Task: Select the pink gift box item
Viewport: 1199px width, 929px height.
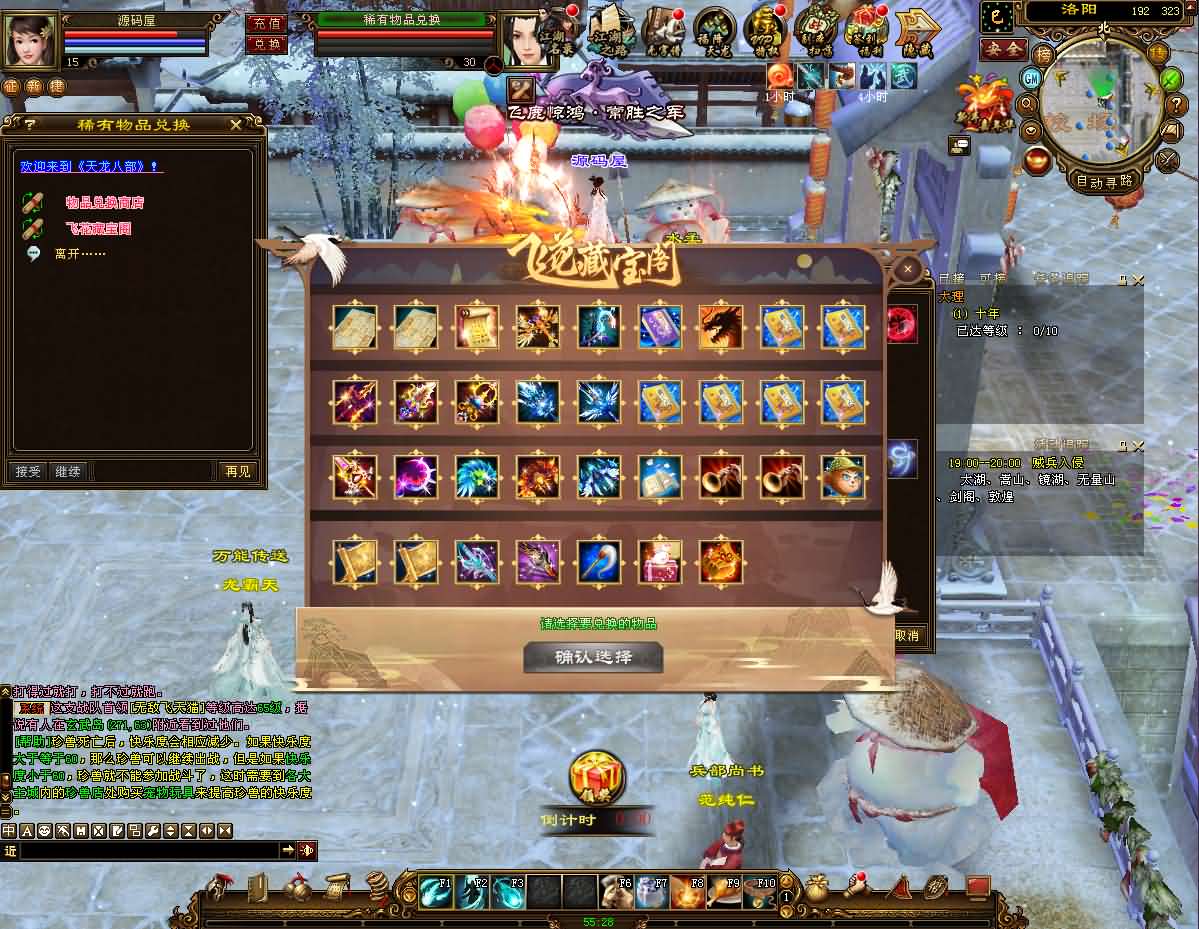Action: tap(659, 561)
